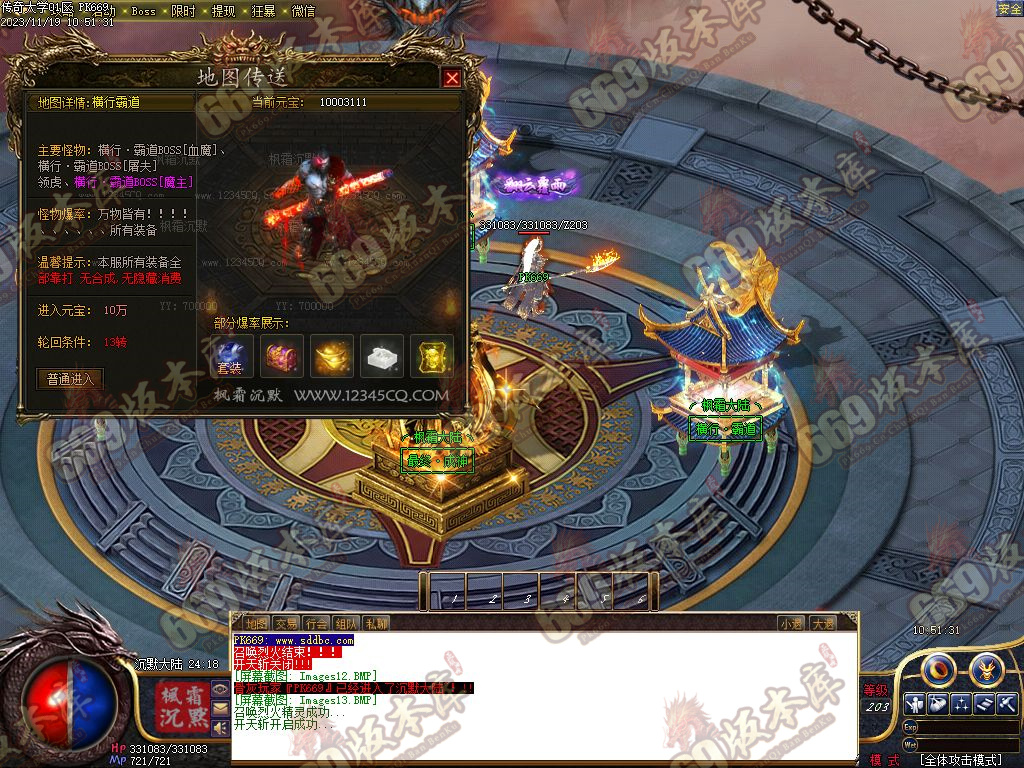Select the treasure chest drop icon
Screen dimensions: 1024x768
[x=282, y=356]
